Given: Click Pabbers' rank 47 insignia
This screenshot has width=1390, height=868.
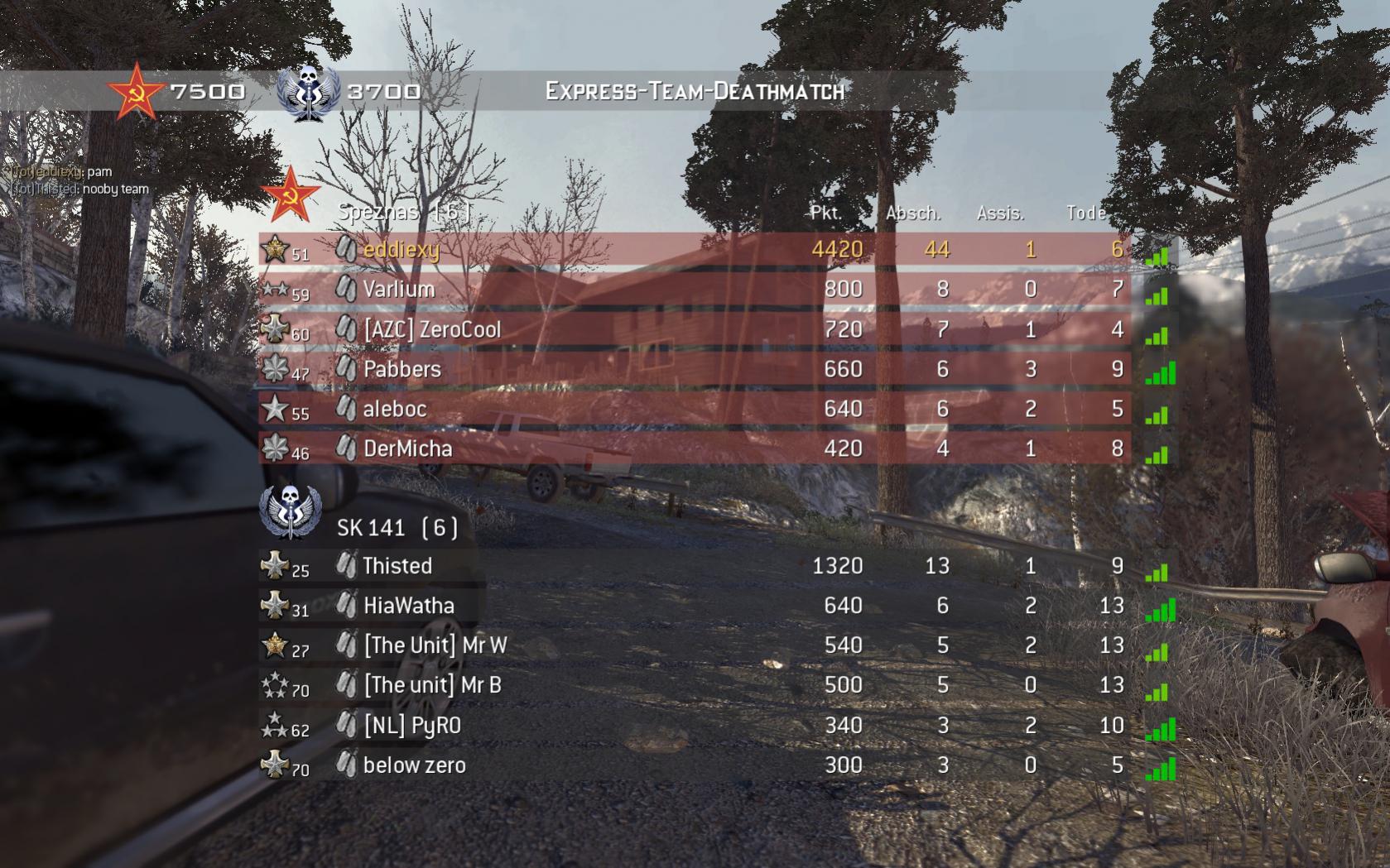Looking at the screenshot, I should pos(277,367).
